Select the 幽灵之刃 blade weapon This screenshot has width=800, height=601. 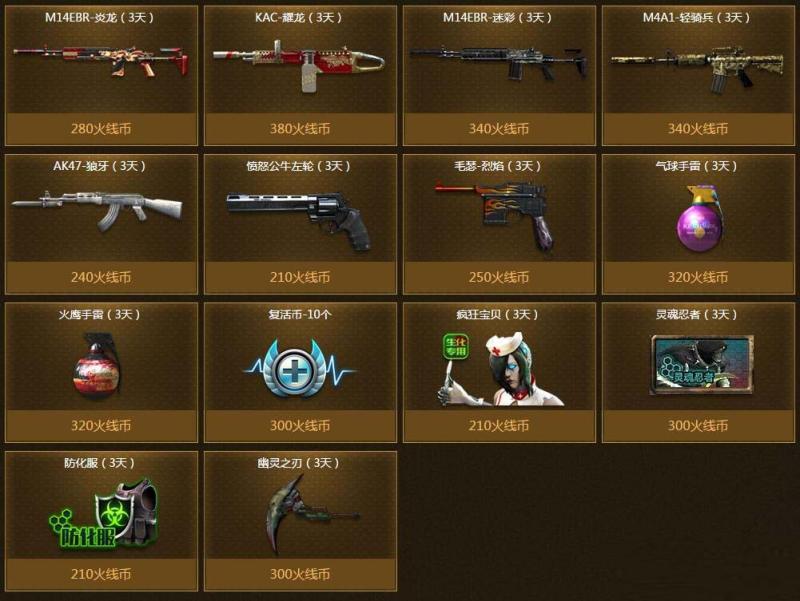coord(300,512)
